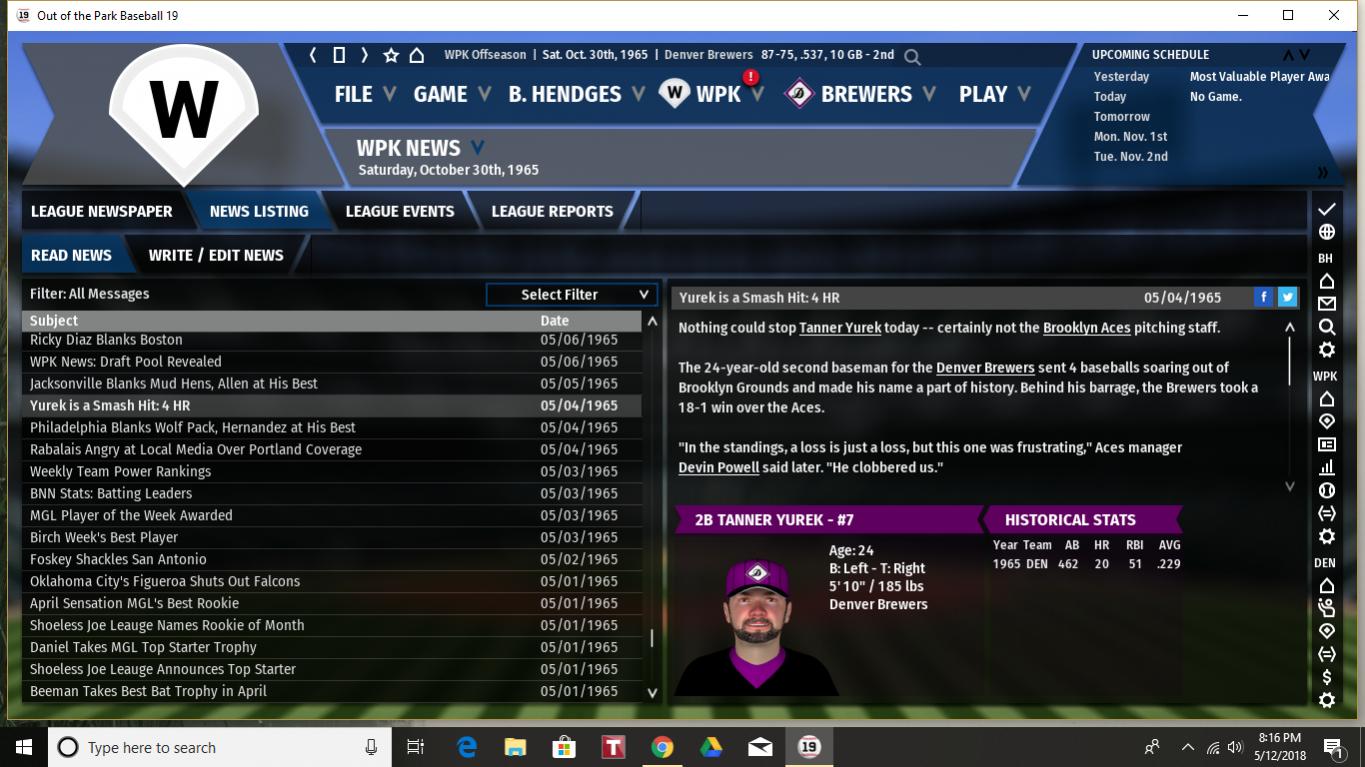Share the article on Twitter
The height and width of the screenshot is (767, 1365).
(x=1288, y=297)
